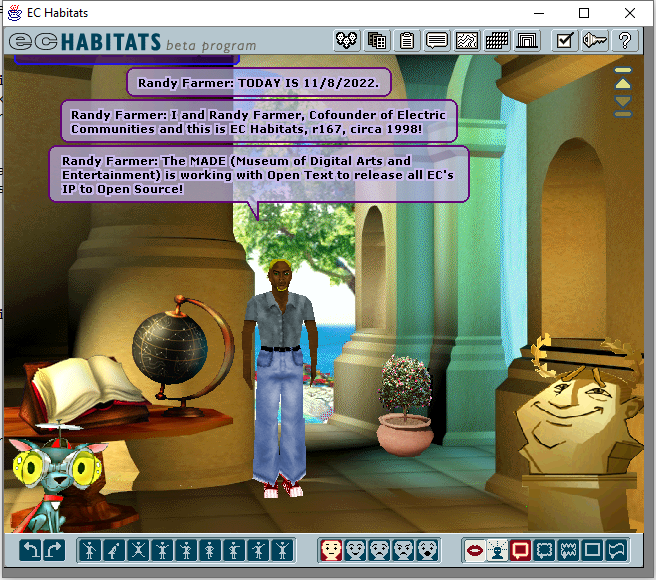Close the EC Habitats window

(x=629, y=13)
